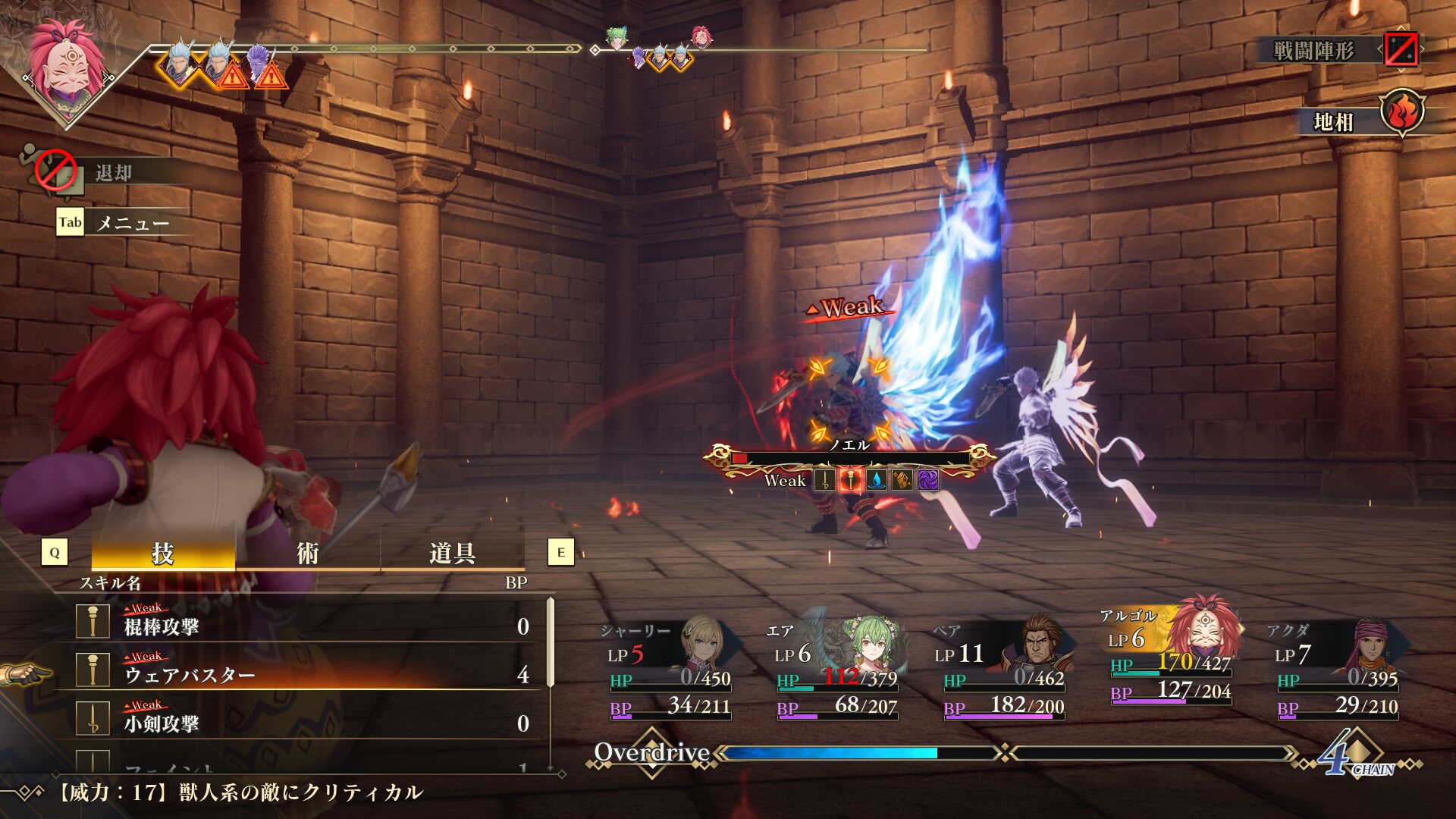The image size is (1456, 819).
Task: Select party member アルゴル's status panel
Action: click(x=1169, y=656)
